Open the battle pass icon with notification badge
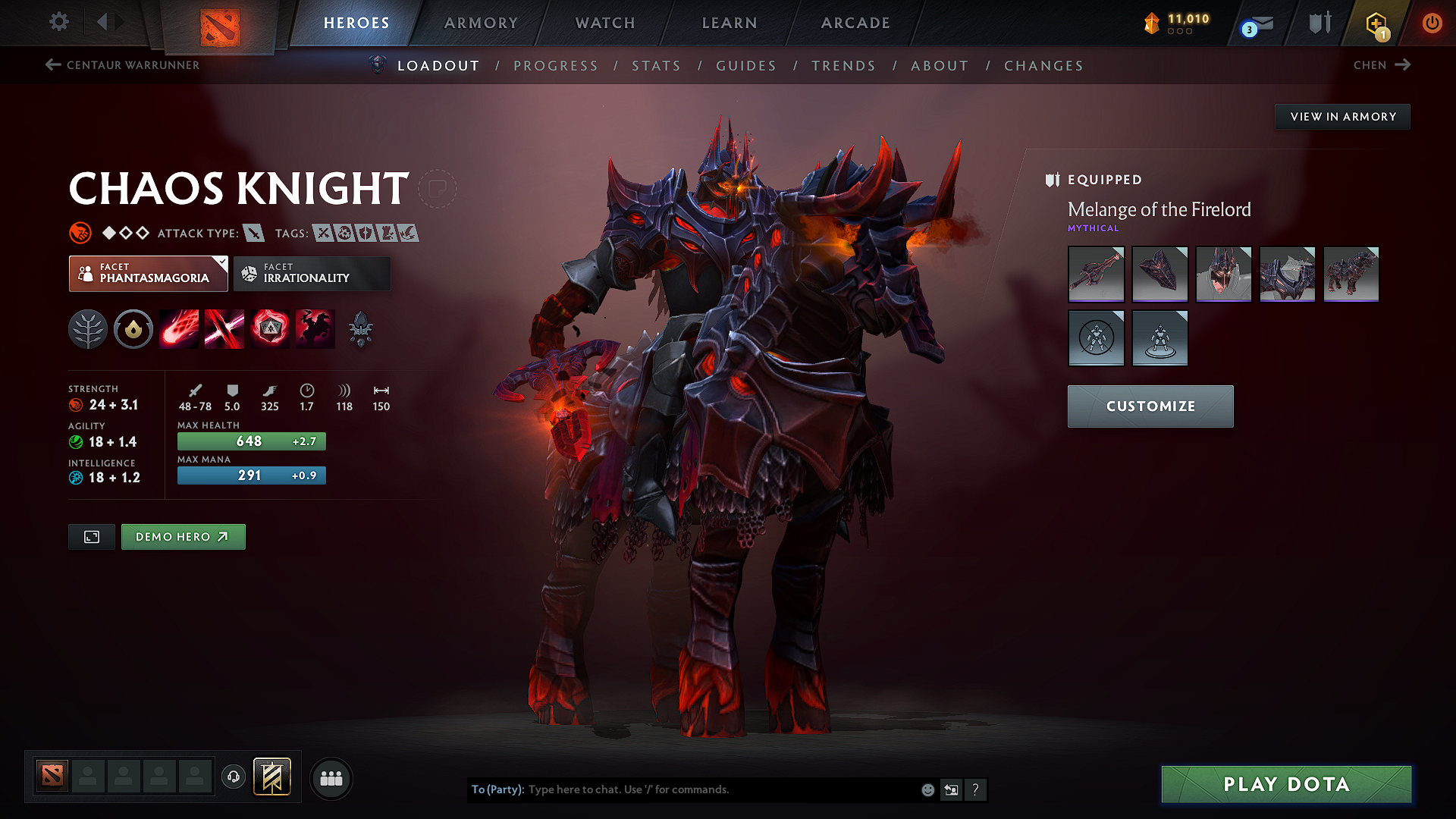Screen dimensions: 1456x819 coord(1379,23)
